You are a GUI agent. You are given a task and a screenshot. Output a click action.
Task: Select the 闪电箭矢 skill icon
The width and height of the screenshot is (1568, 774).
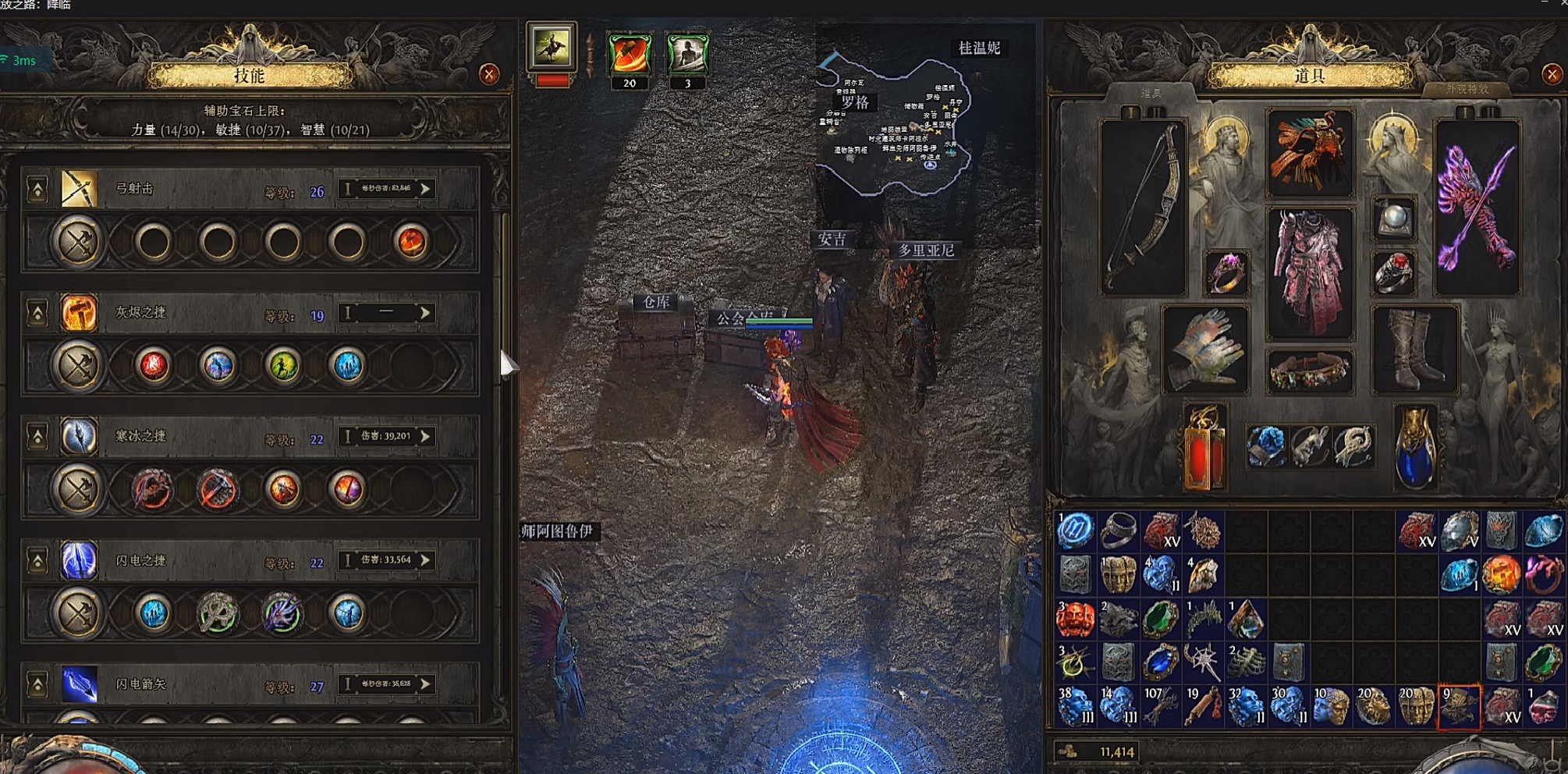coord(80,683)
